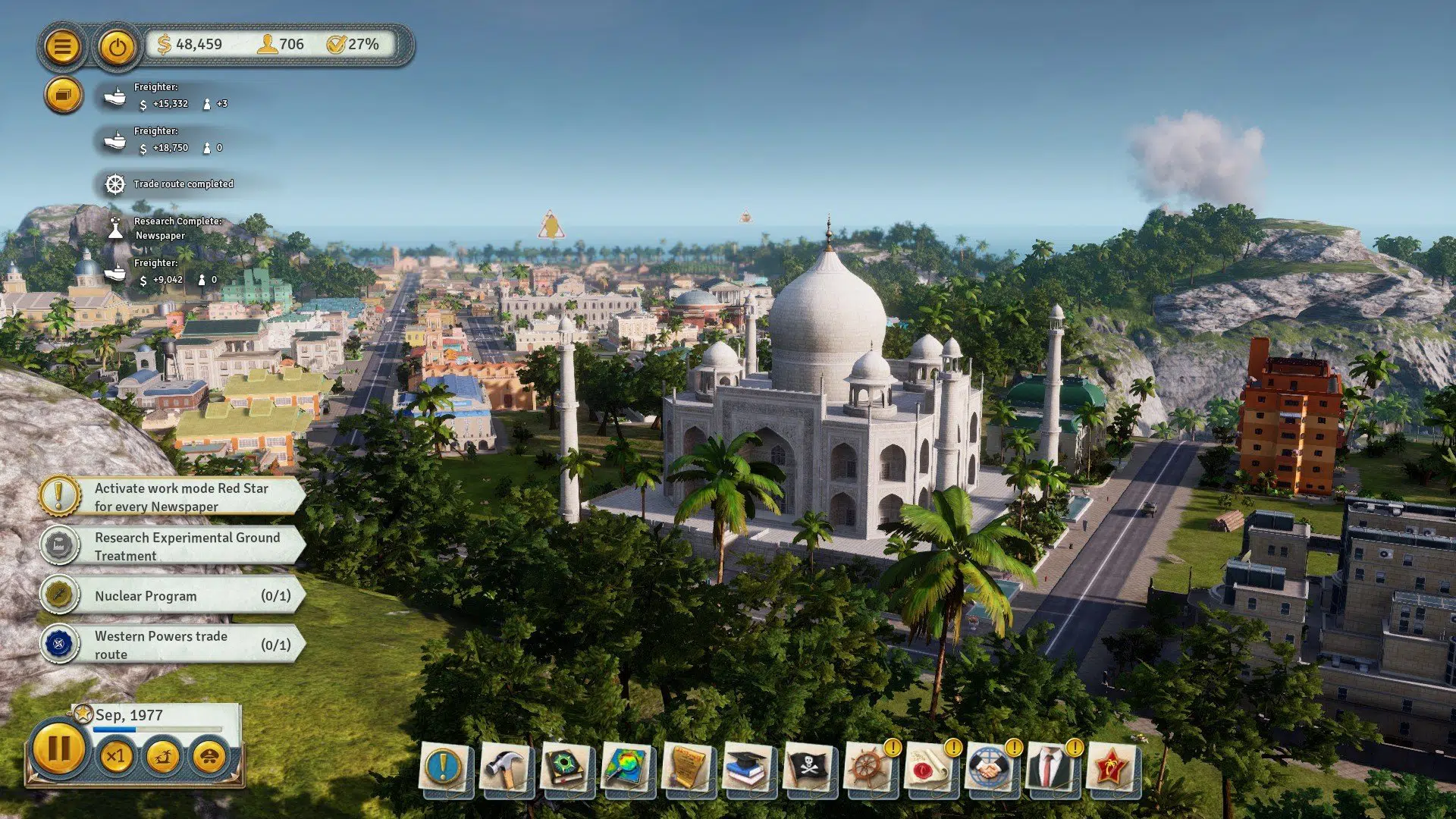Toggle the island overview with the palm tree button

click(x=162, y=756)
